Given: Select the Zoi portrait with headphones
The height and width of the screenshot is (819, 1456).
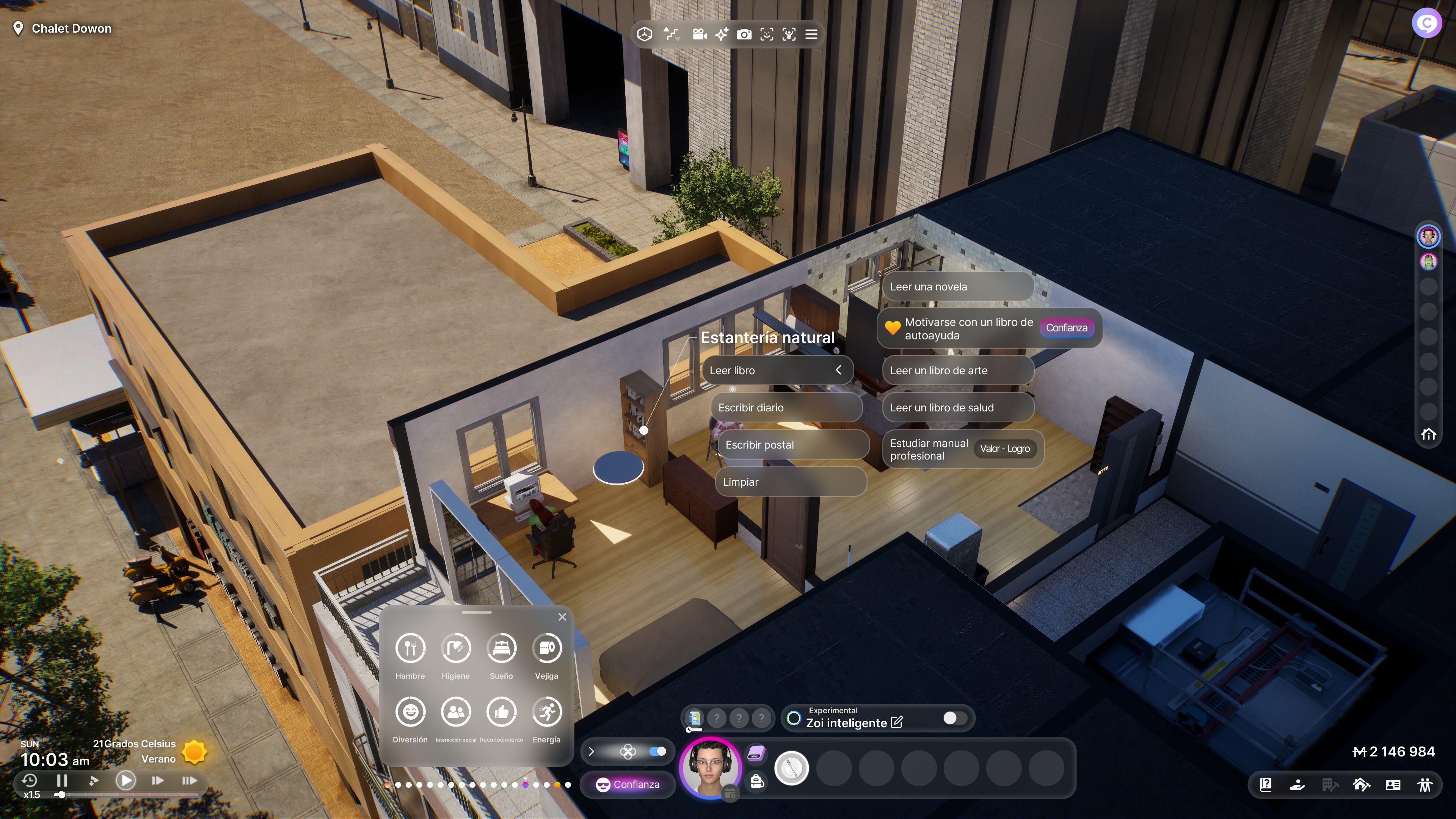Looking at the screenshot, I should coord(709,767).
